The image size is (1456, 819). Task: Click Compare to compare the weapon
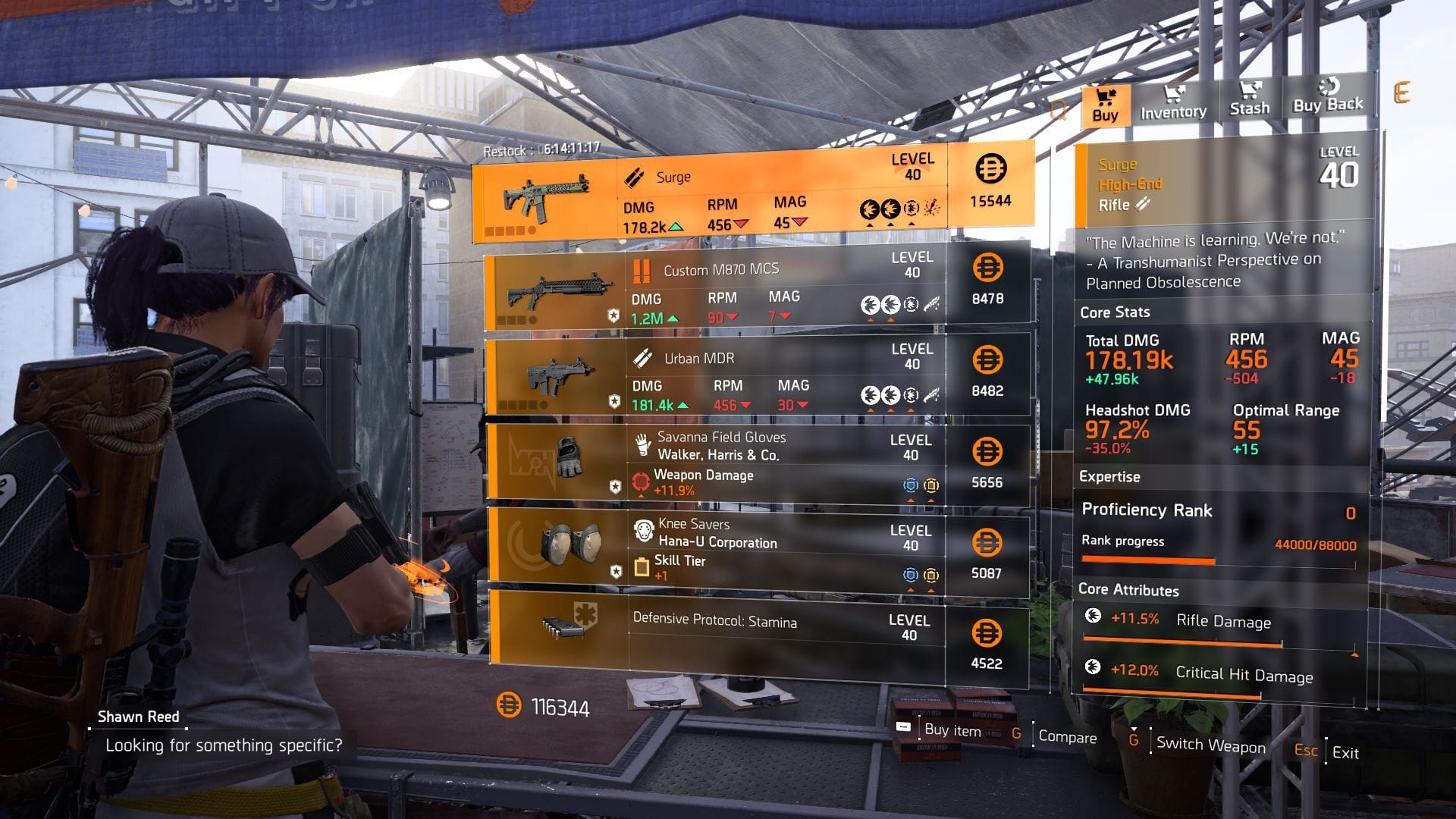click(x=1068, y=738)
